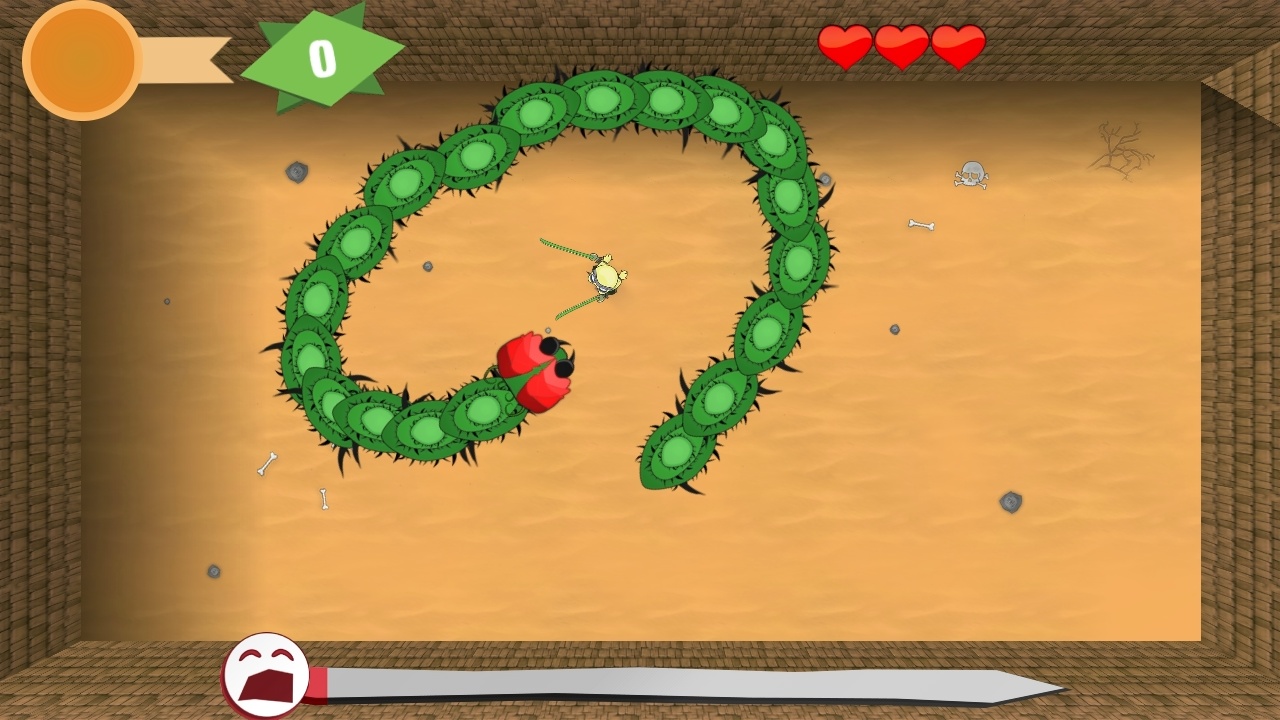The image size is (1280, 720).
Task: Click the small rock near the bottom
Action: coord(213,572)
